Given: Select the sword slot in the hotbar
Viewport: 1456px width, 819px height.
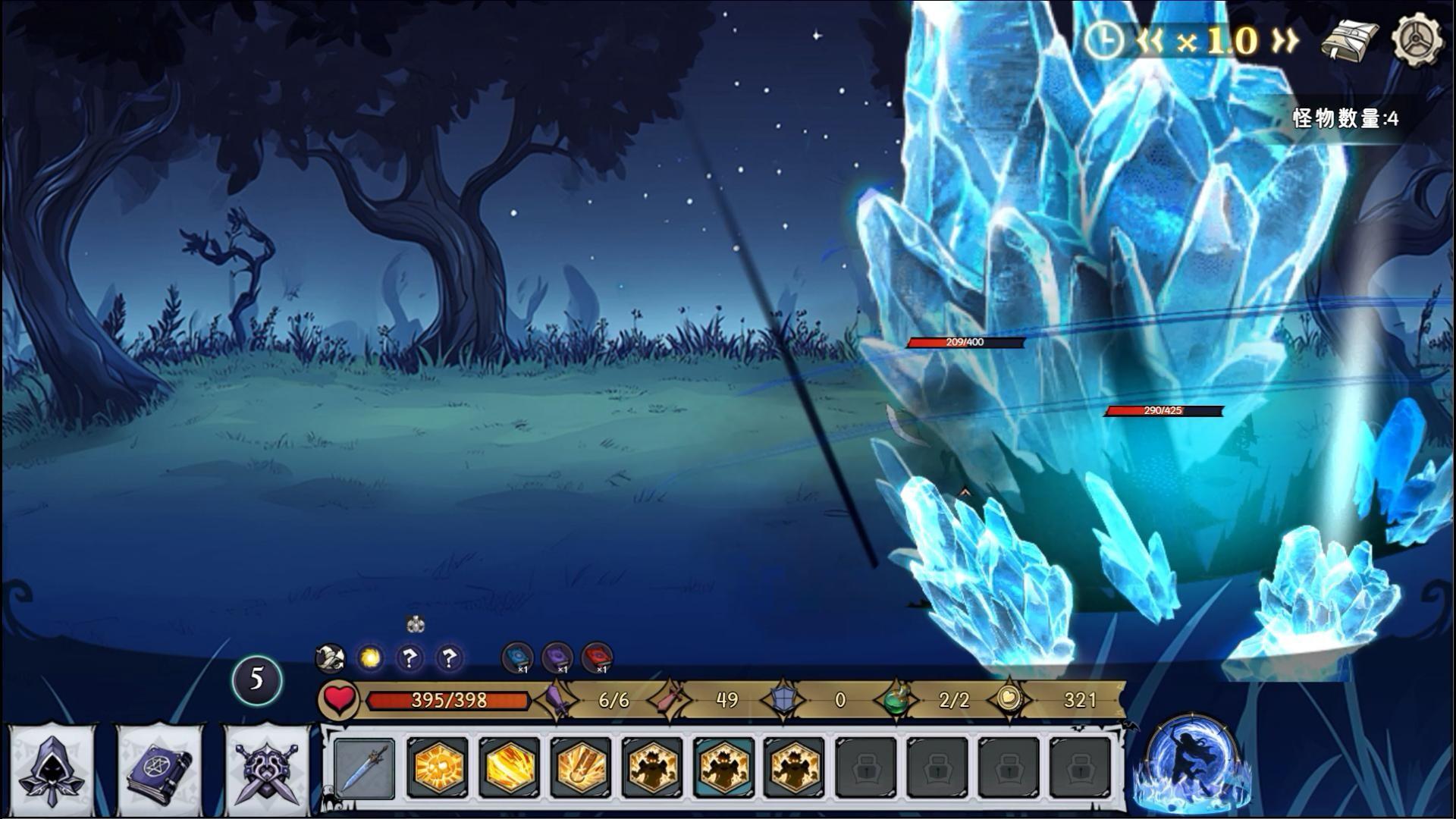Looking at the screenshot, I should (365, 768).
